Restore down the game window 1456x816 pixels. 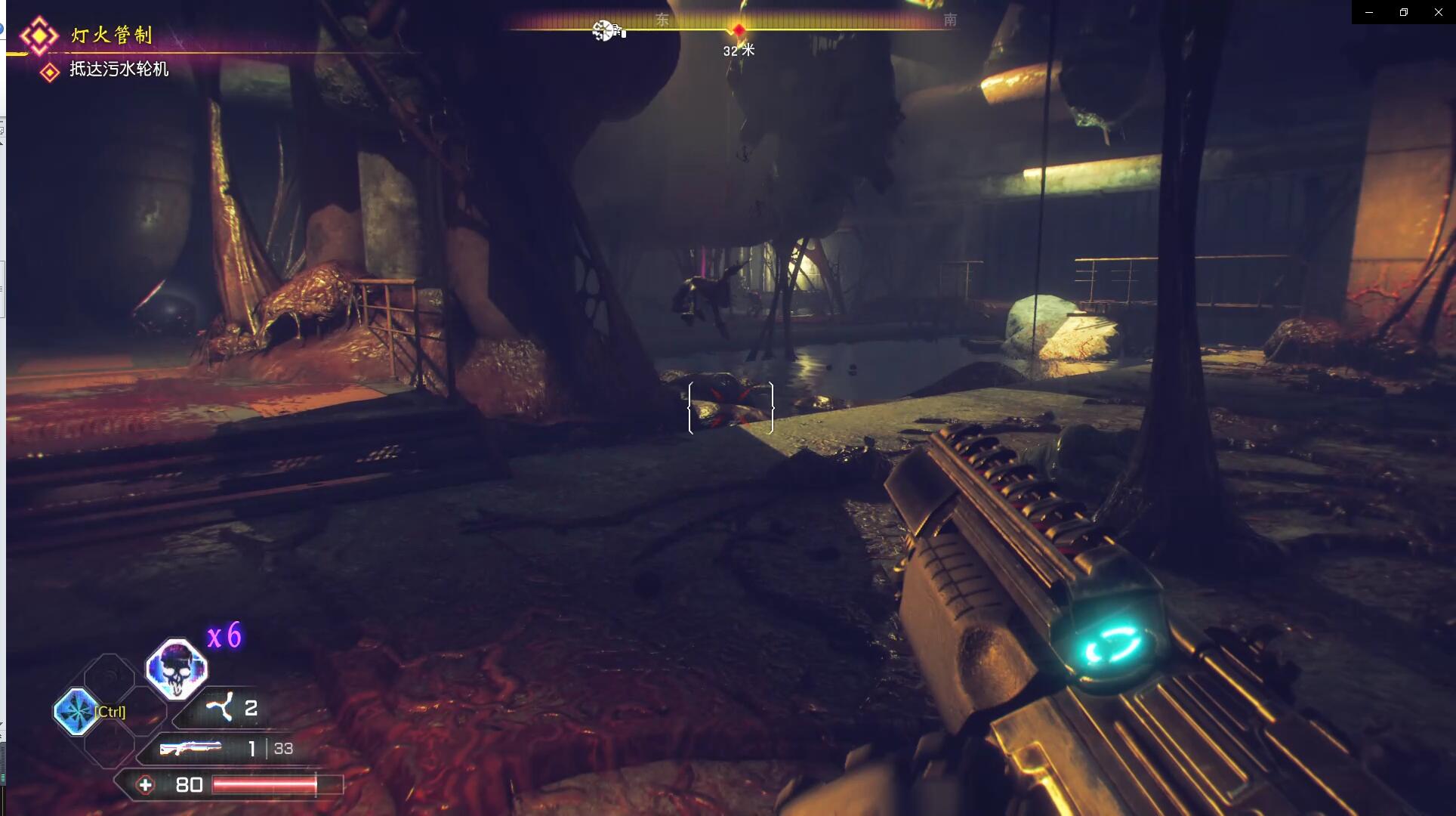tap(1403, 12)
